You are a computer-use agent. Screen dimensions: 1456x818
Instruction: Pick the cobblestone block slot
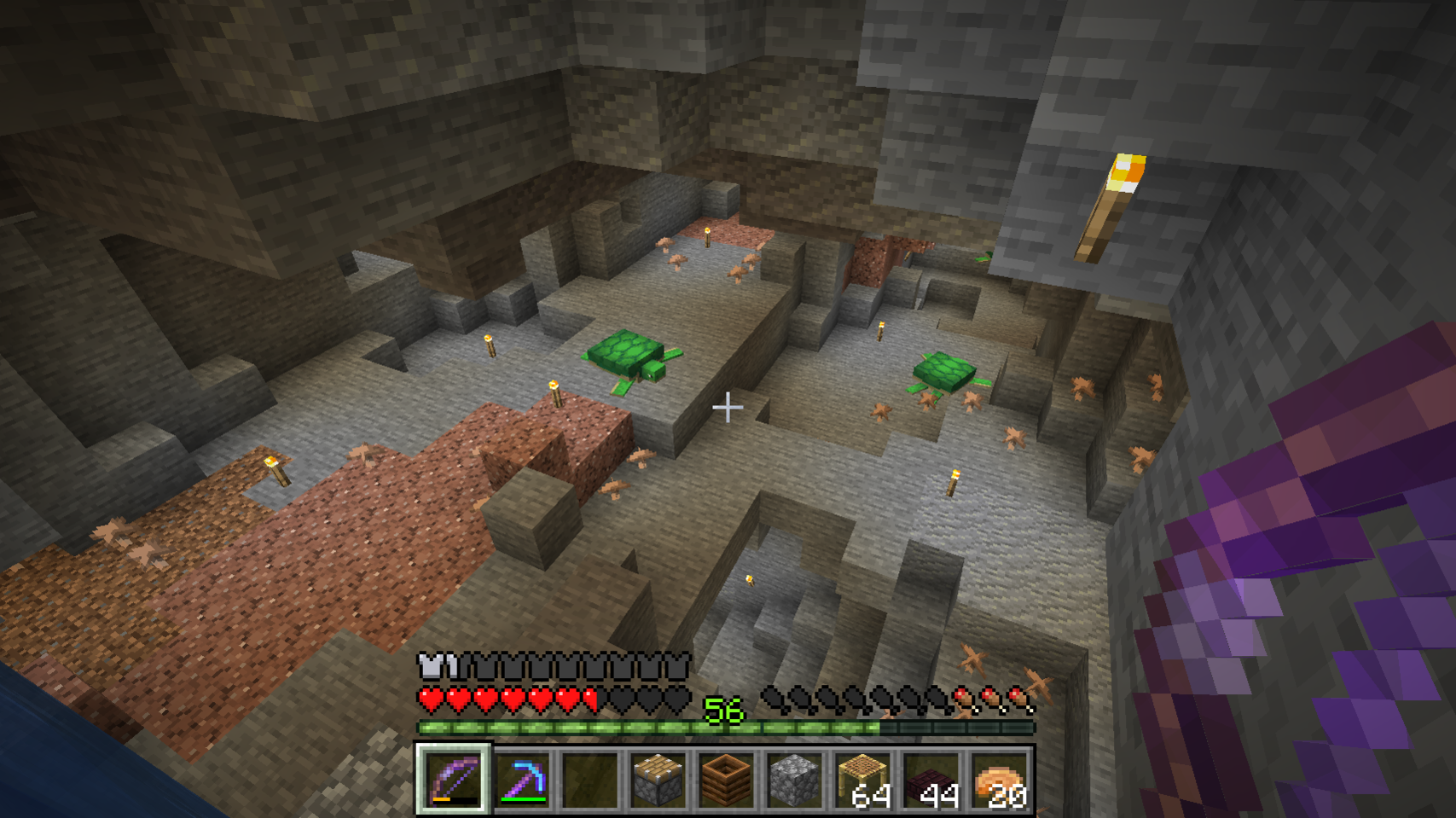[794, 779]
